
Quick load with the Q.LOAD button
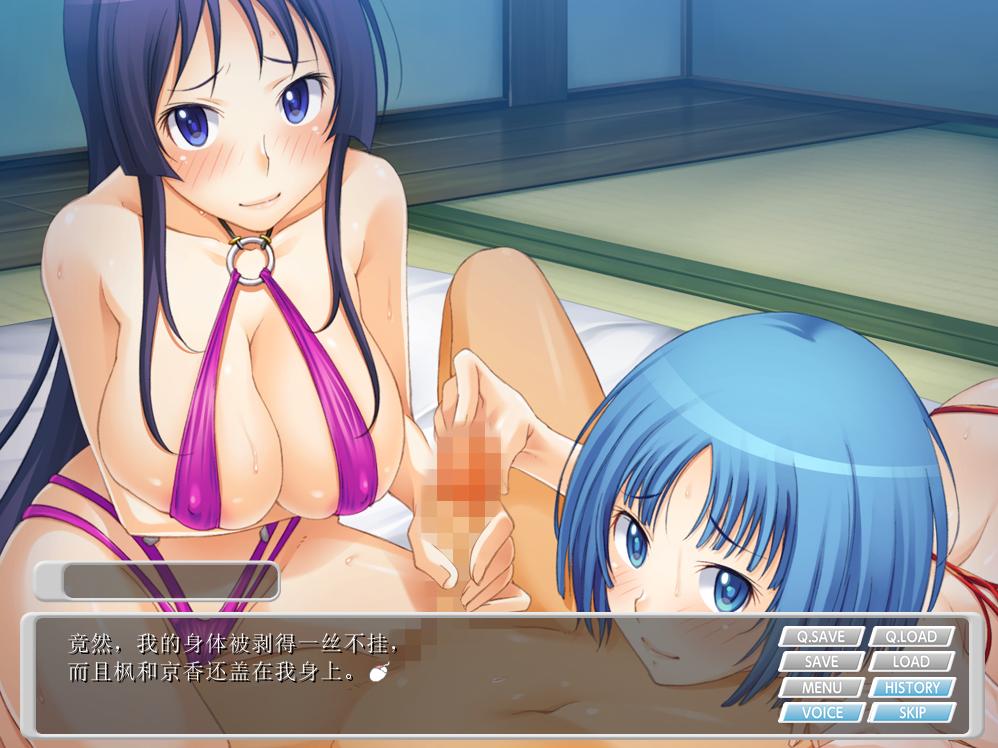coord(911,637)
